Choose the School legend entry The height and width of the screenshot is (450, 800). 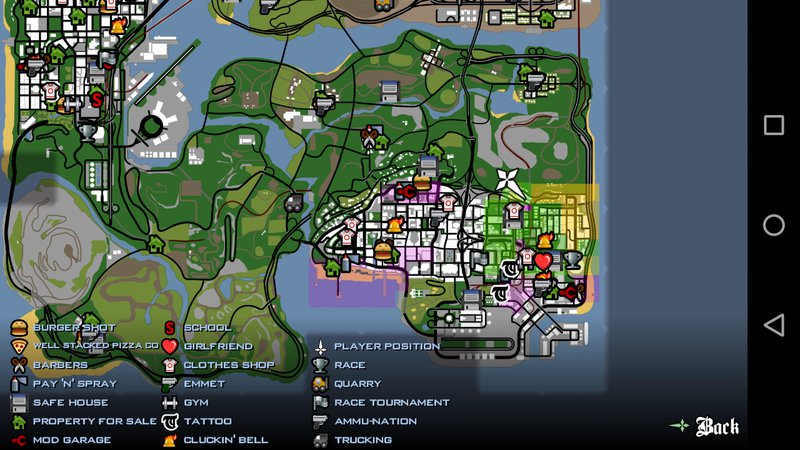[x=207, y=328]
